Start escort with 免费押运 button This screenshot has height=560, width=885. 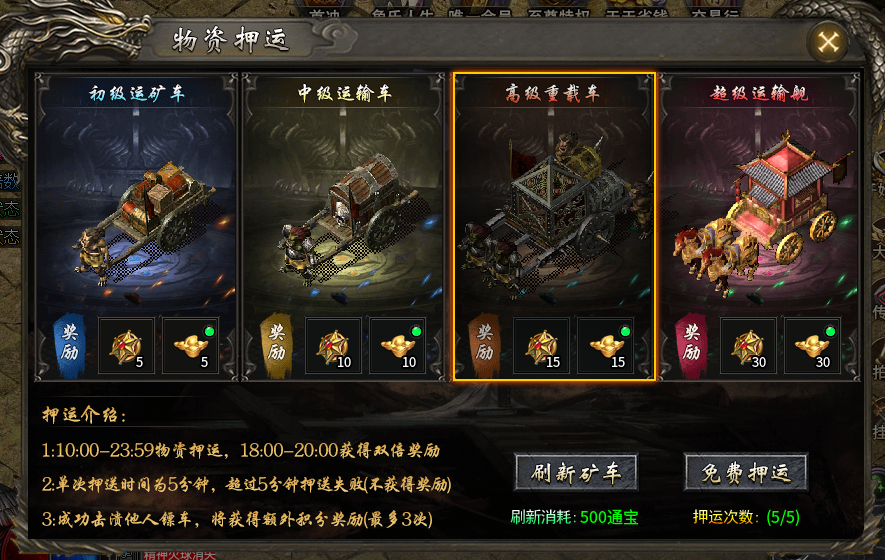coord(745,473)
